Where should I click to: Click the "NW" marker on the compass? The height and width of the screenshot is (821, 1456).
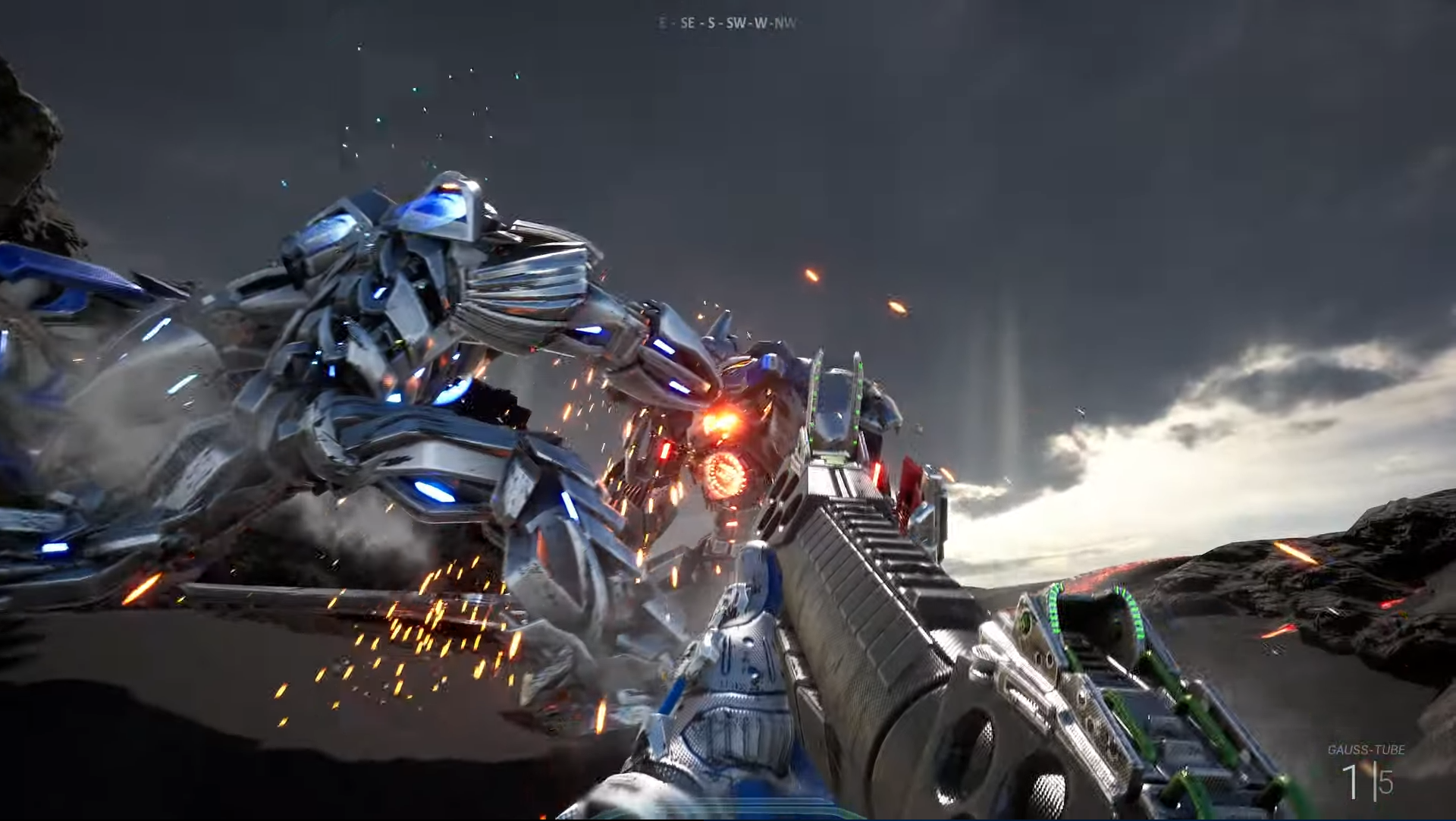[x=784, y=24]
